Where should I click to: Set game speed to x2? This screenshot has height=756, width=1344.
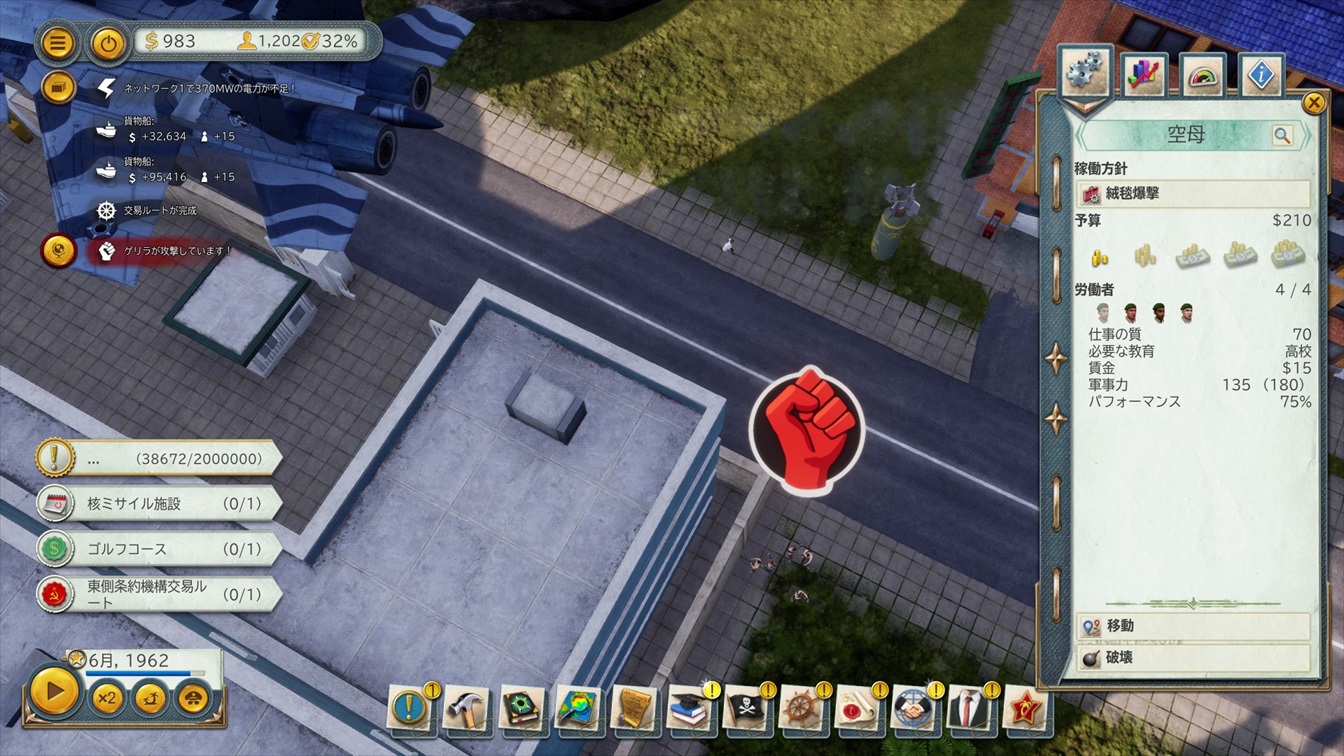click(x=106, y=697)
